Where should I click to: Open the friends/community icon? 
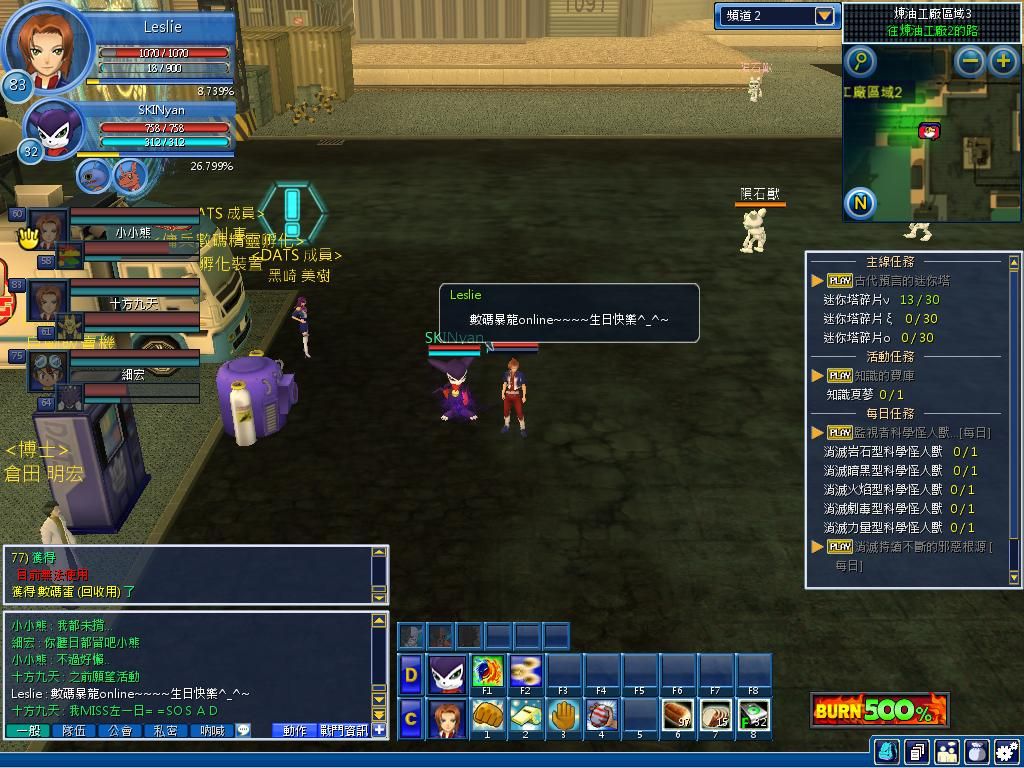[946, 751]
